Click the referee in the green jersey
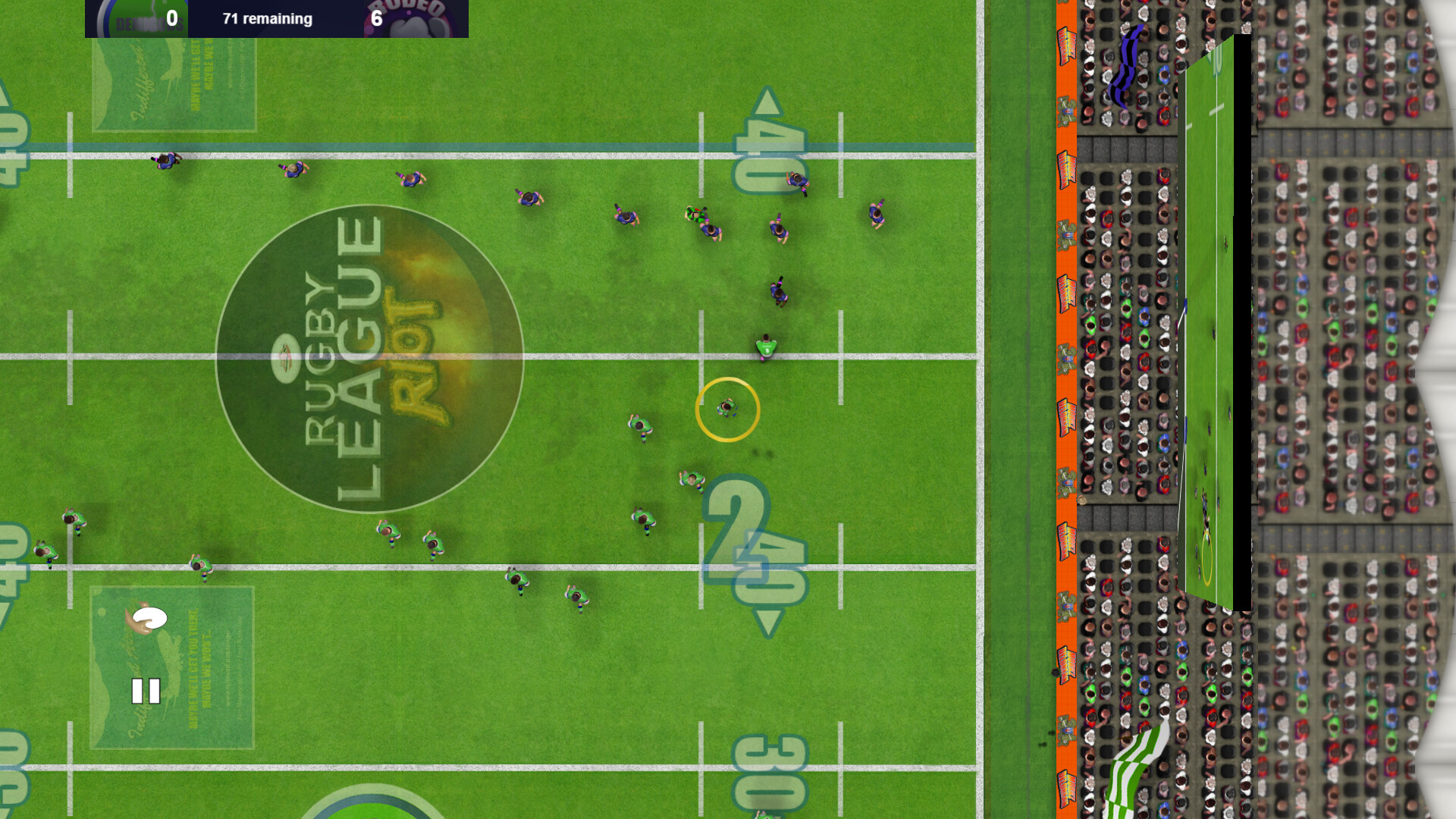Screen dimensions: 1456x819 (766, 347)
